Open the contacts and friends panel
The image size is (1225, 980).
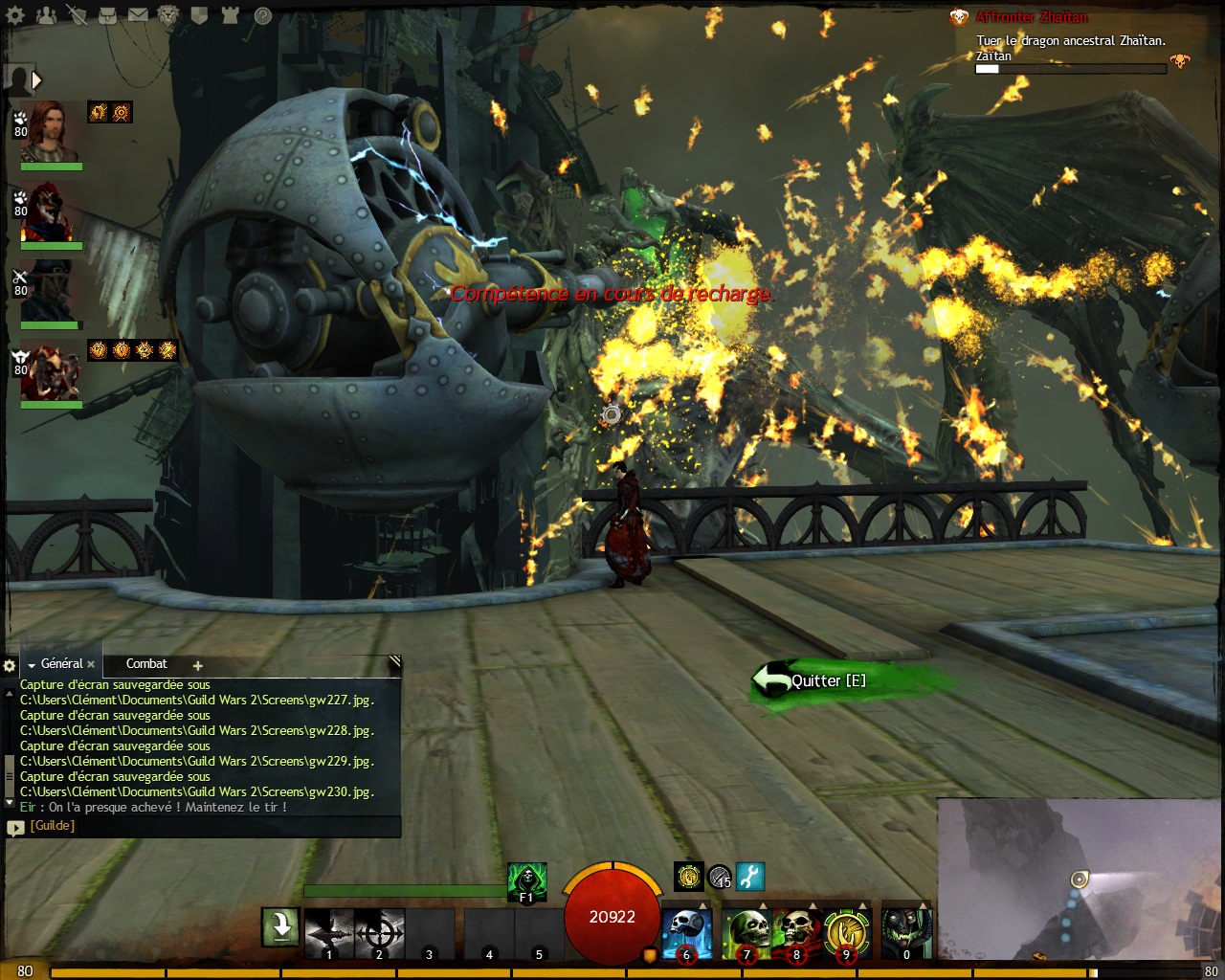(x=46, y=15)
